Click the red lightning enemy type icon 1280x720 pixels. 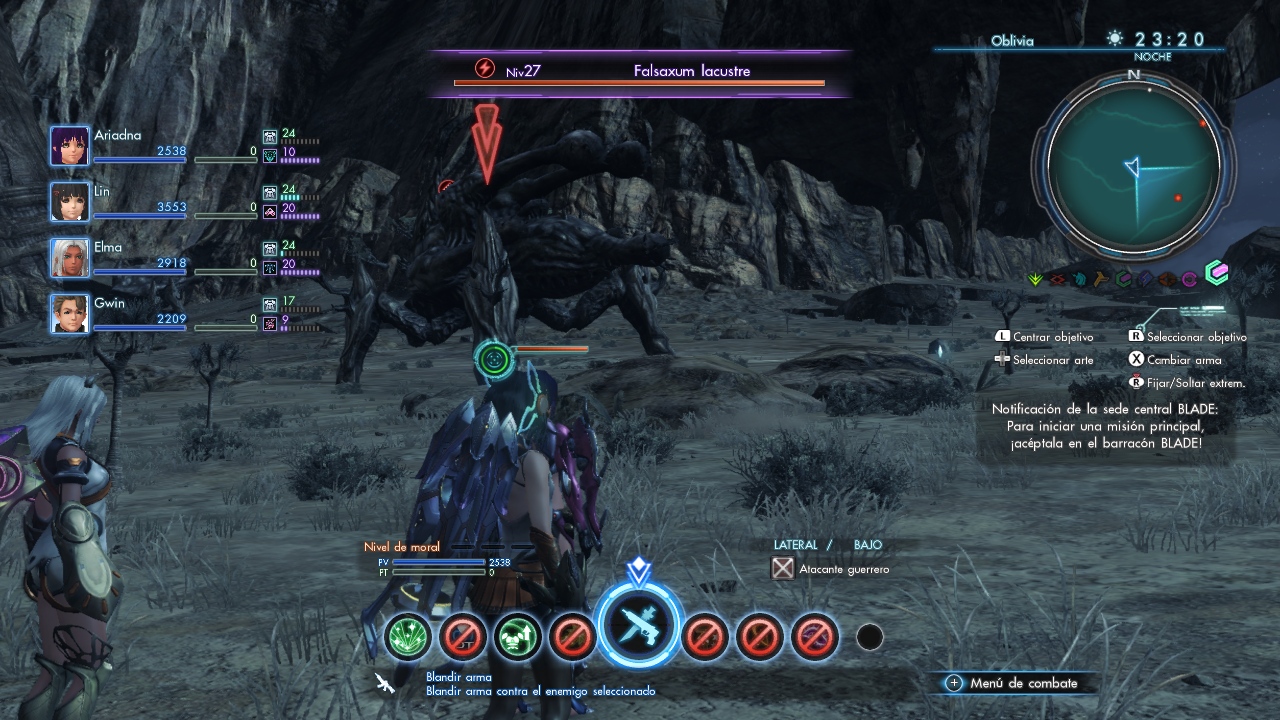pos(484,69)
